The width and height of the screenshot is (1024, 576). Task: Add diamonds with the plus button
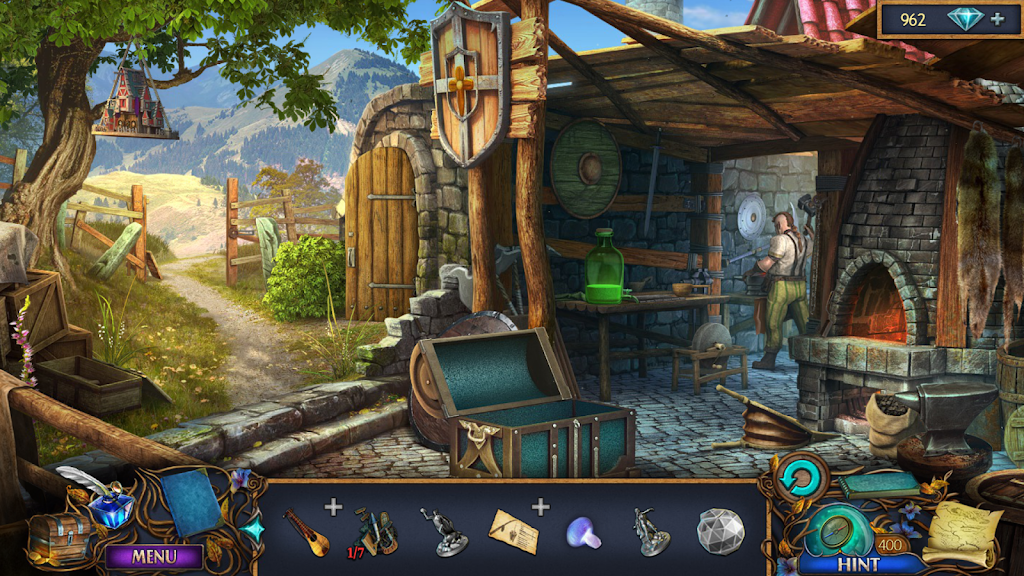point(997,19)
